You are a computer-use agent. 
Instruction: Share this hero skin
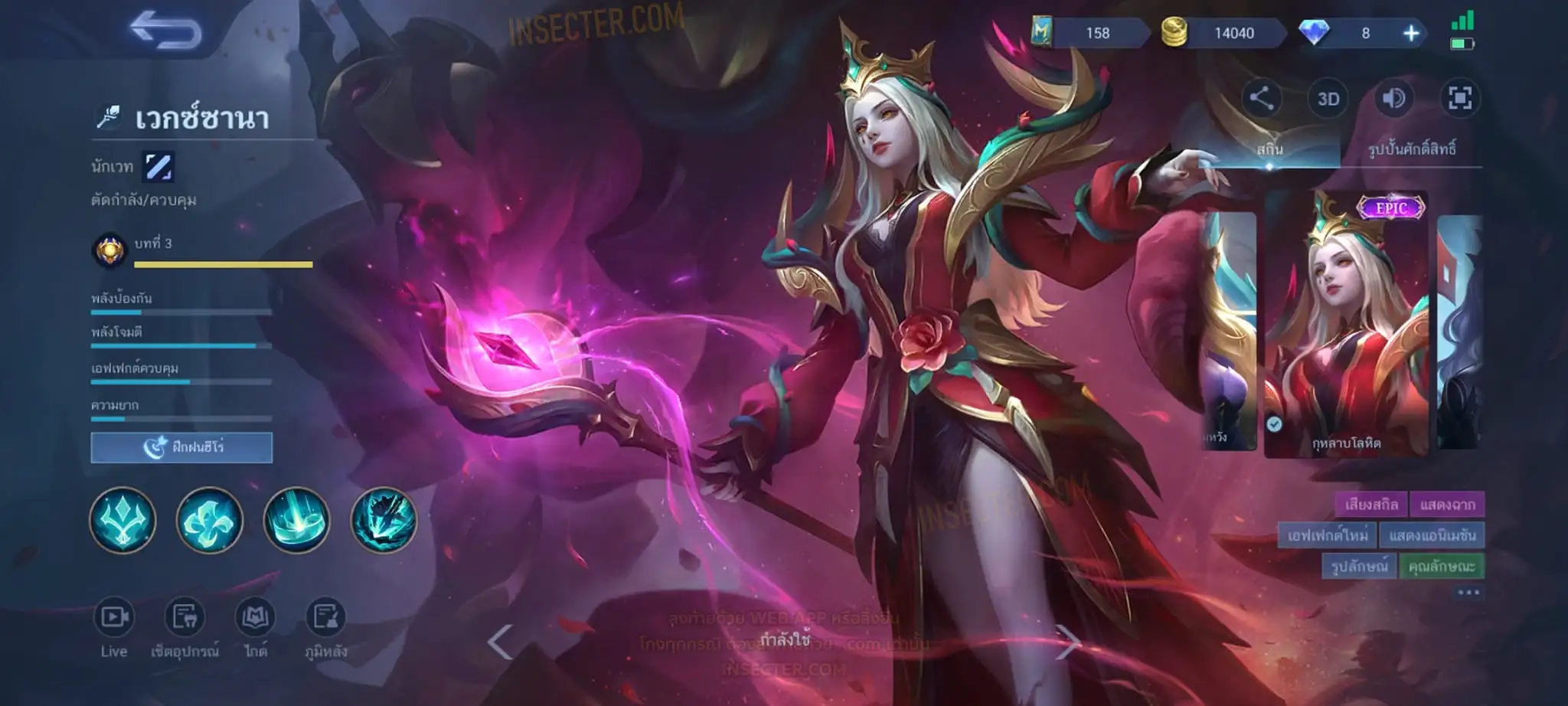tap(1261, 98)
